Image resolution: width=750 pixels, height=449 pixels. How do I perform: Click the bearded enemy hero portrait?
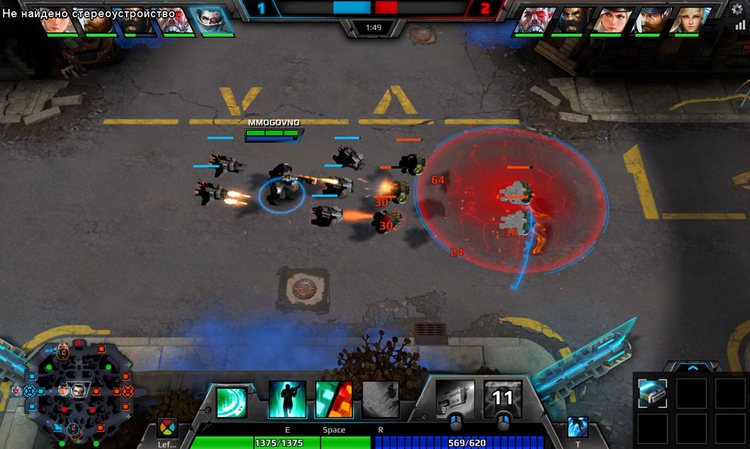[x=572, y=21]
